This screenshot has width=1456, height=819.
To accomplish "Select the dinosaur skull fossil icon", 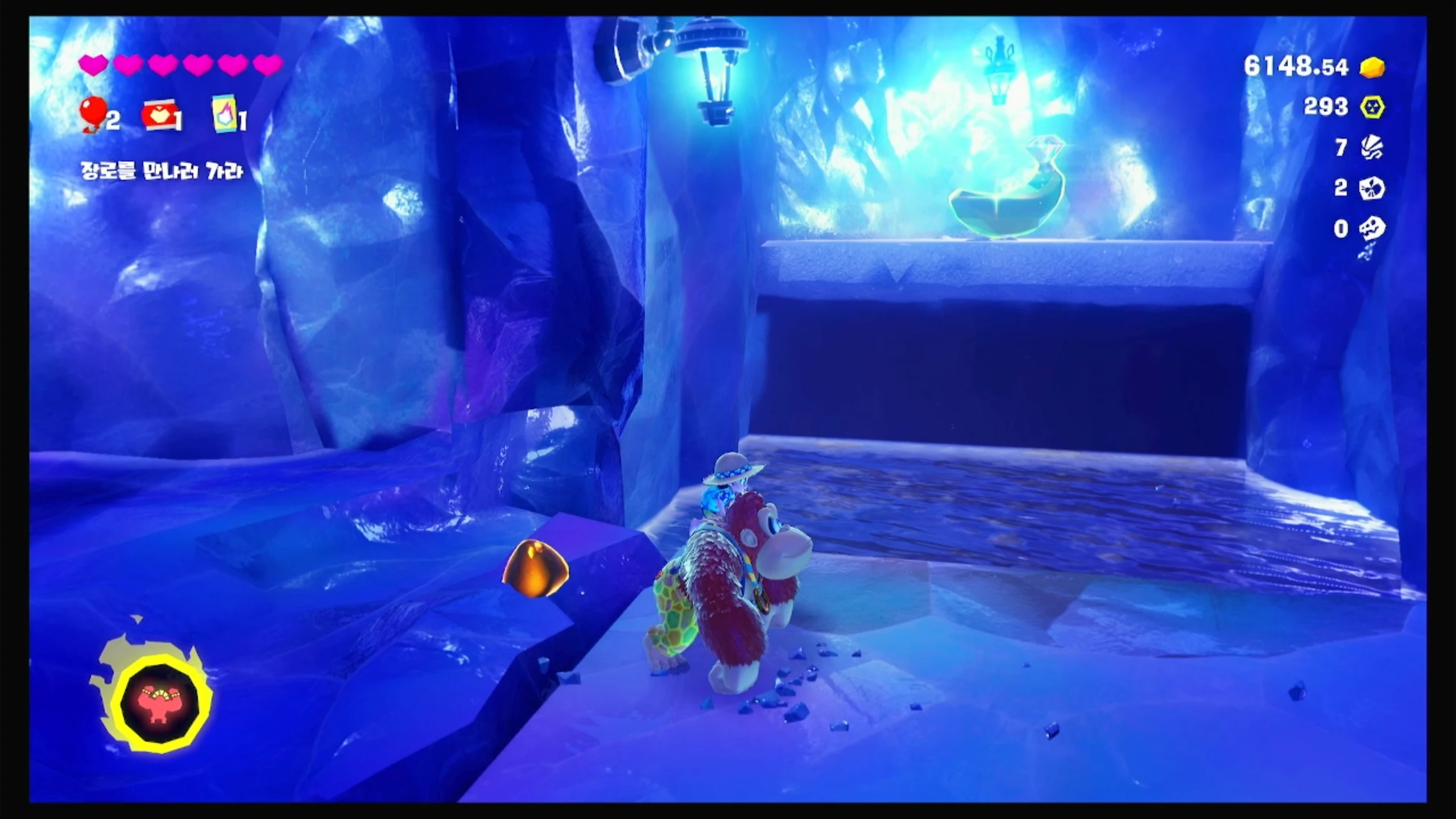I will [1372, 229].
